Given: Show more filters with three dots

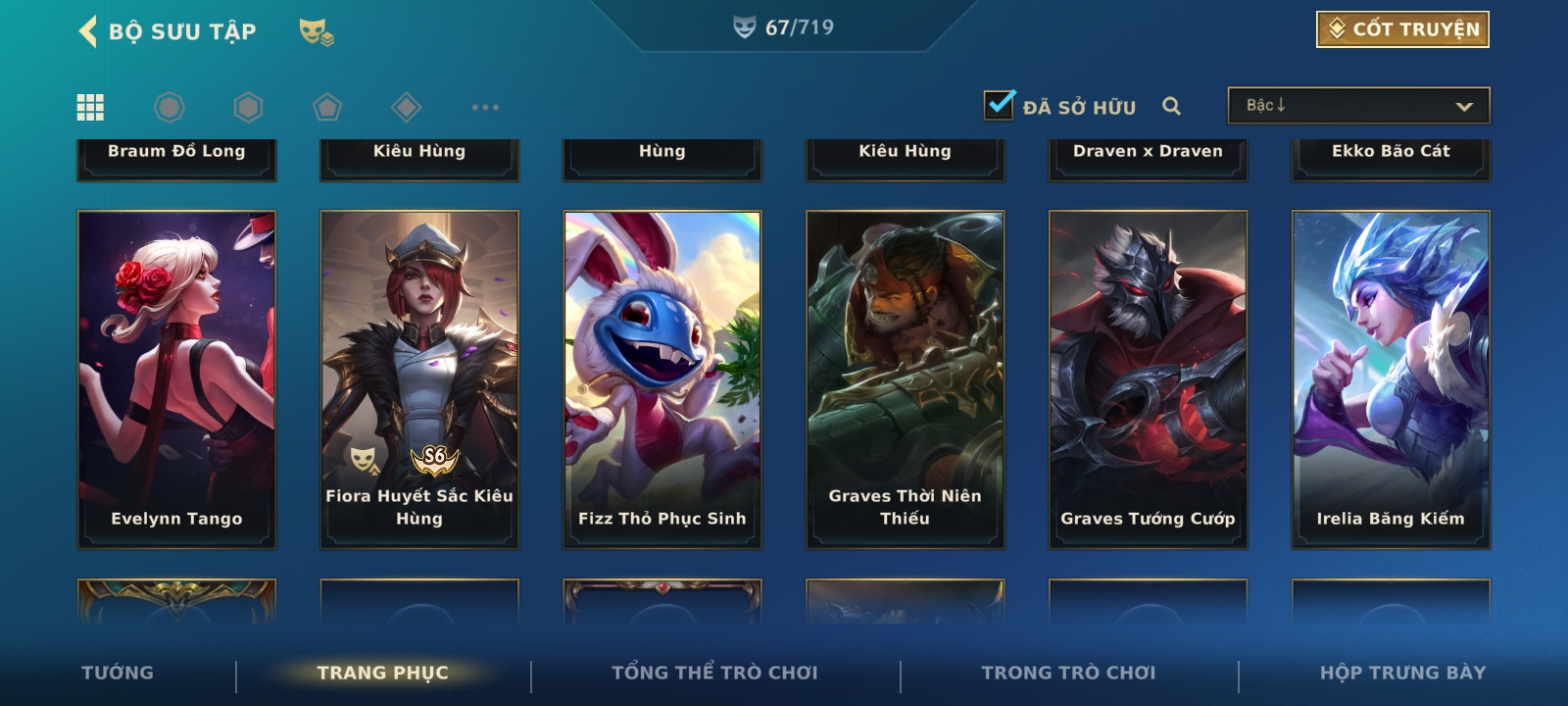Looking at the screenshot, I should click(485, 107).
